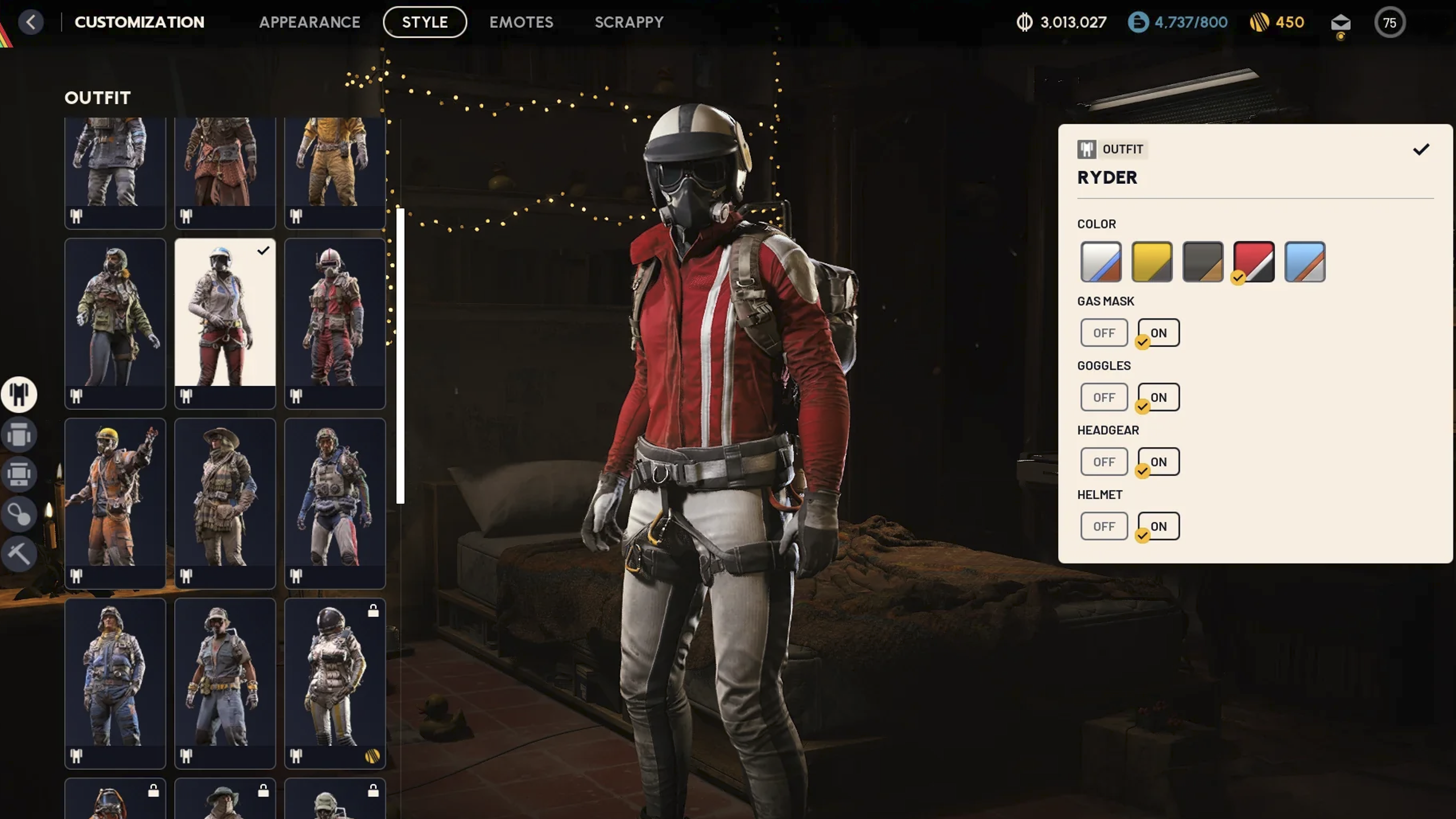Turn Goggles OFF
The width and height of the screenshot is (1456, 819).
tap(1104, 397)
